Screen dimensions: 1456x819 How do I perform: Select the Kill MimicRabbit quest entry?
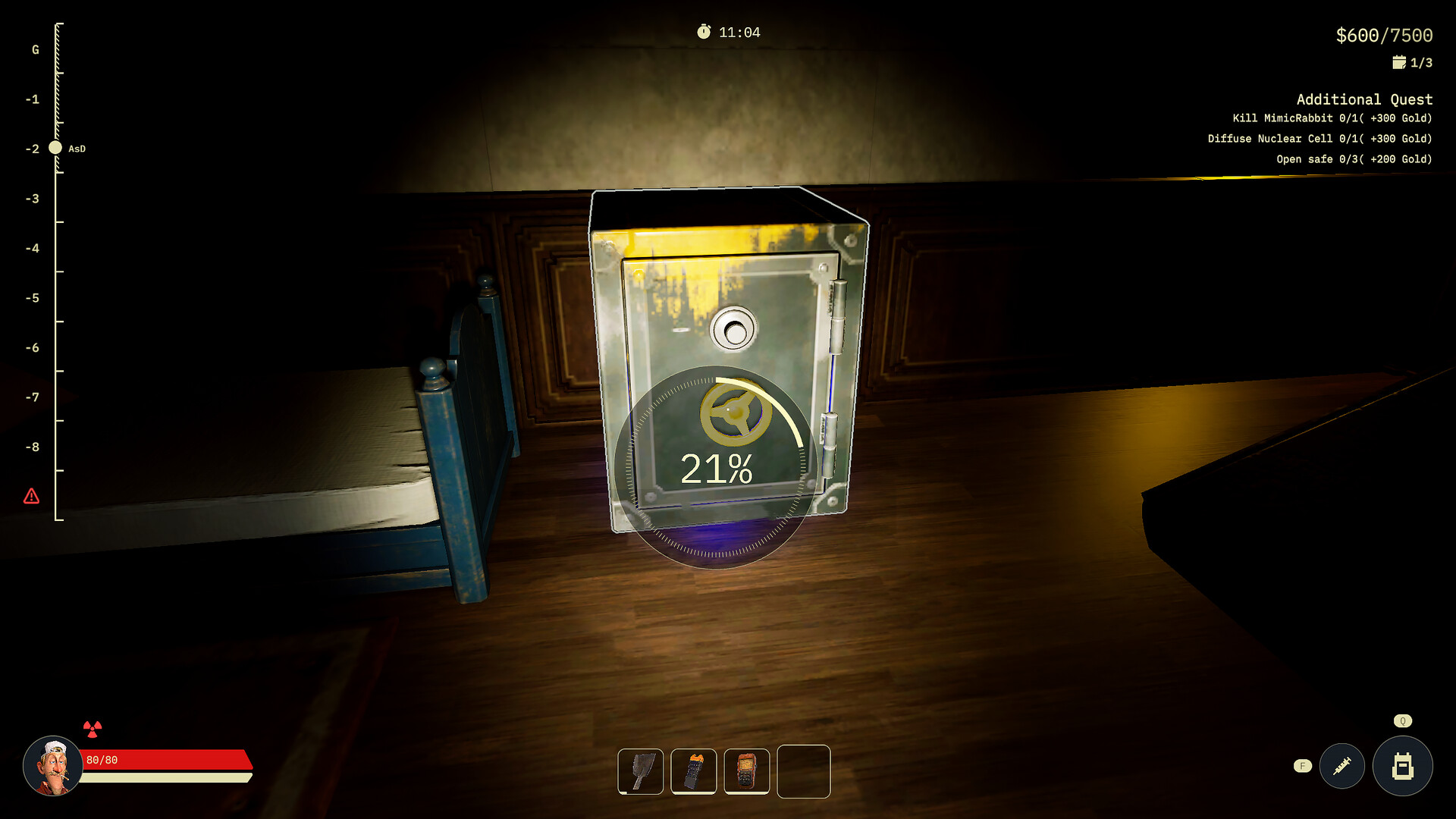pos(1332,118)
